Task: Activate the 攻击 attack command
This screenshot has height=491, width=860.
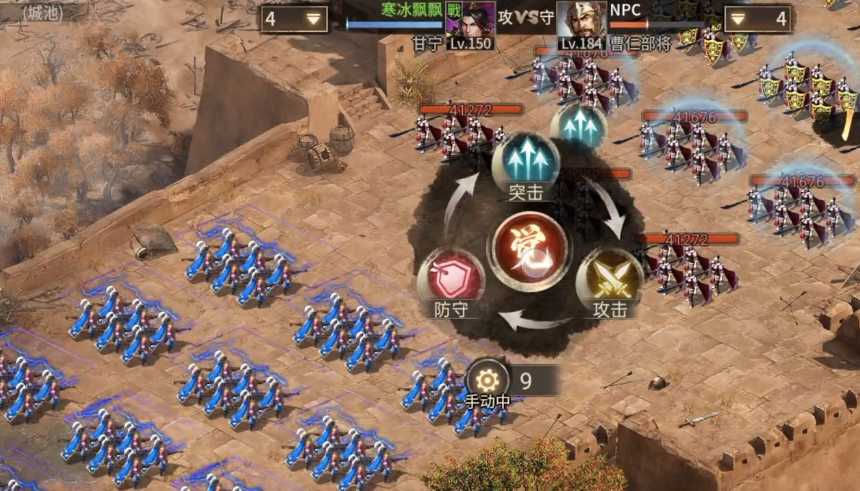Action: tap(609, 278)
